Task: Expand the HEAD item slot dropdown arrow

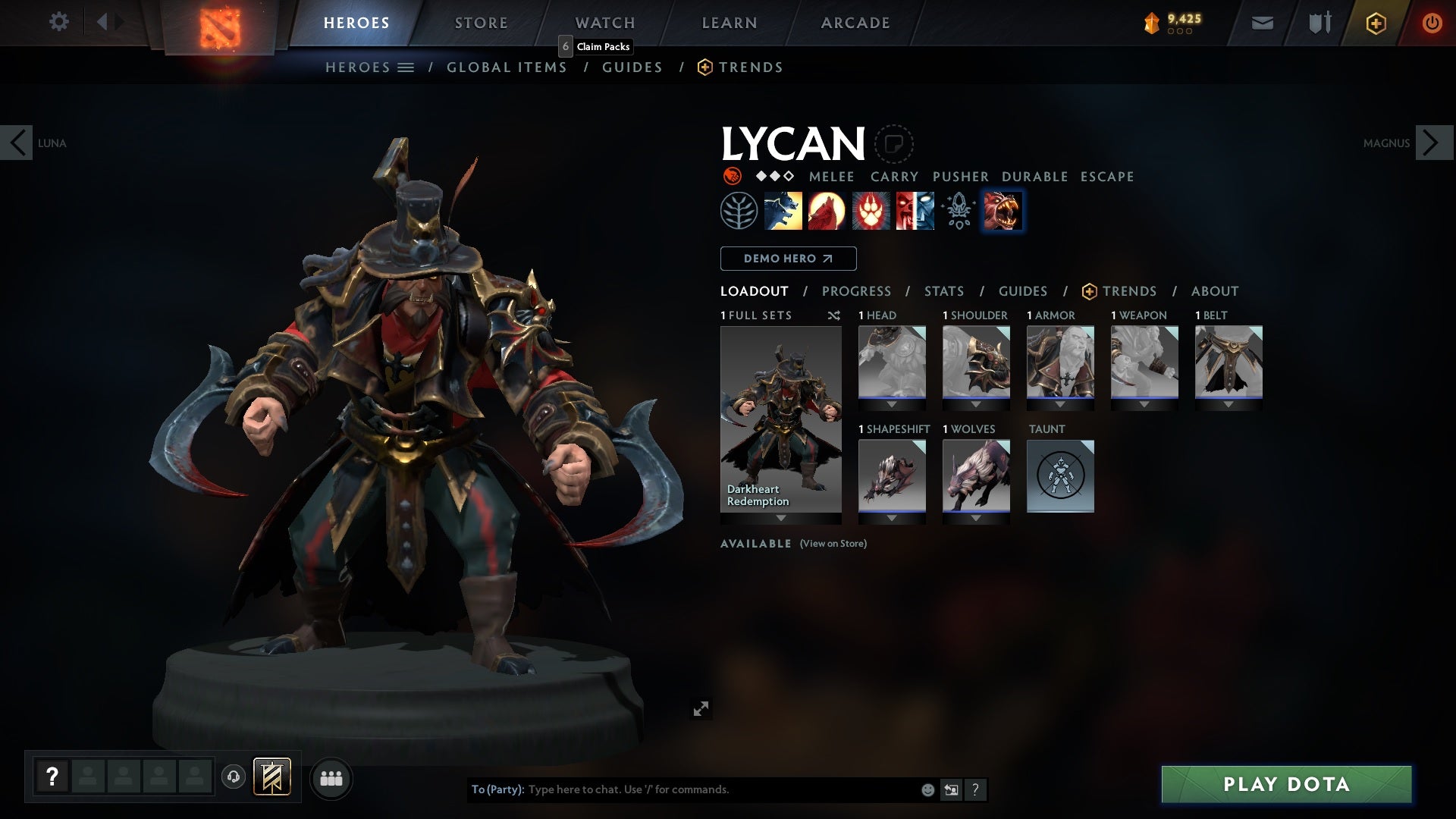Action: [x=892, y=404]
